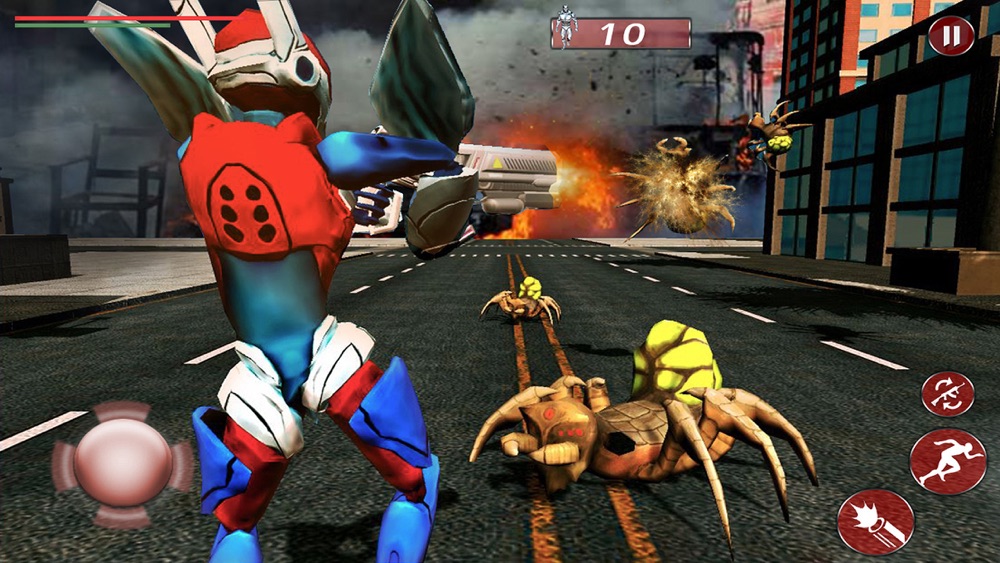Image resolution: width=1000 pixels, height=563 pixels.
Task: Tap the weapon swap button
Action: (947, 393)
